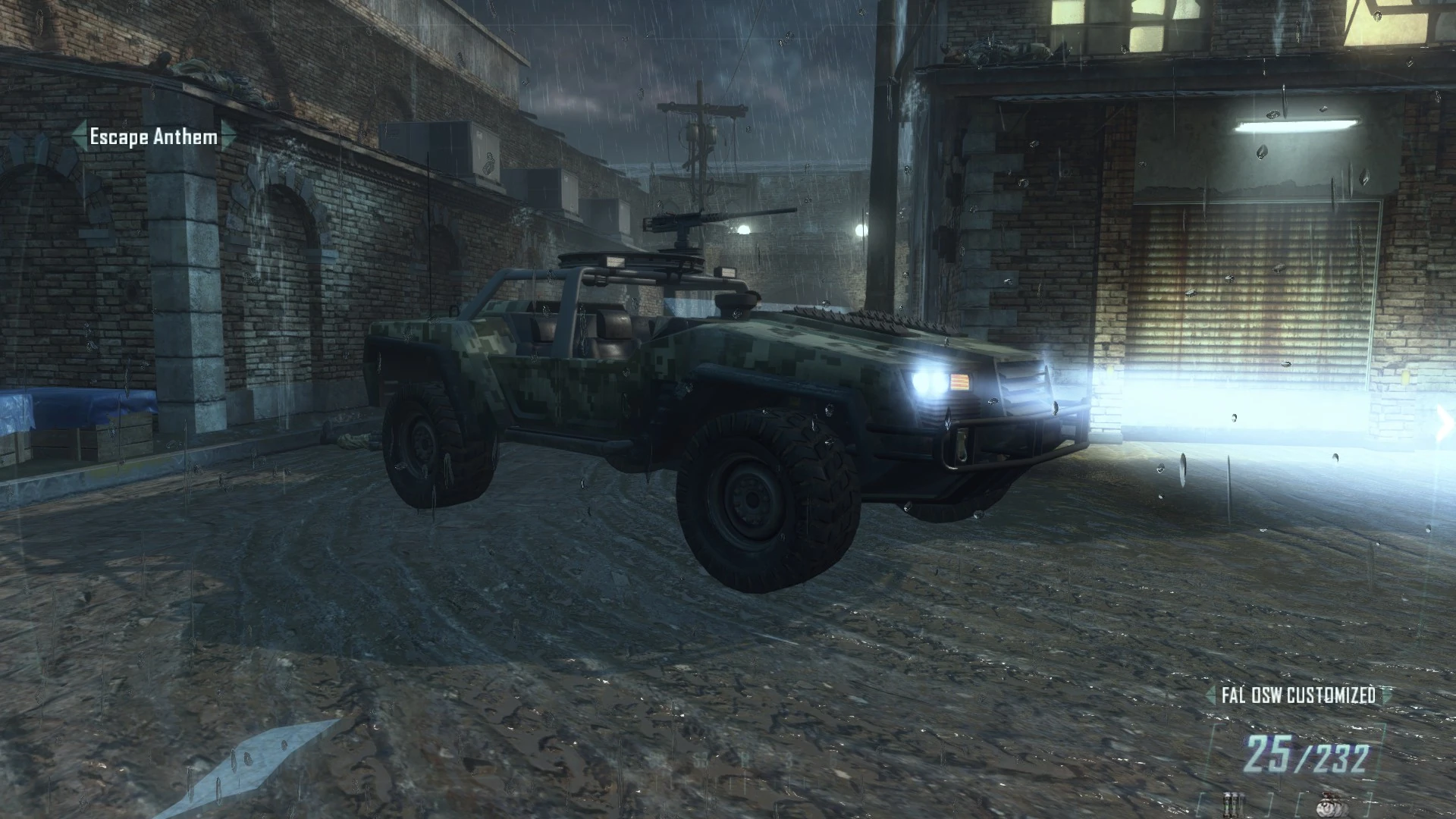Expand the grenade indicator bracket on the left
Image resolution: width=1456 pixels, height=819 pixels.
tap(1298, 802)
